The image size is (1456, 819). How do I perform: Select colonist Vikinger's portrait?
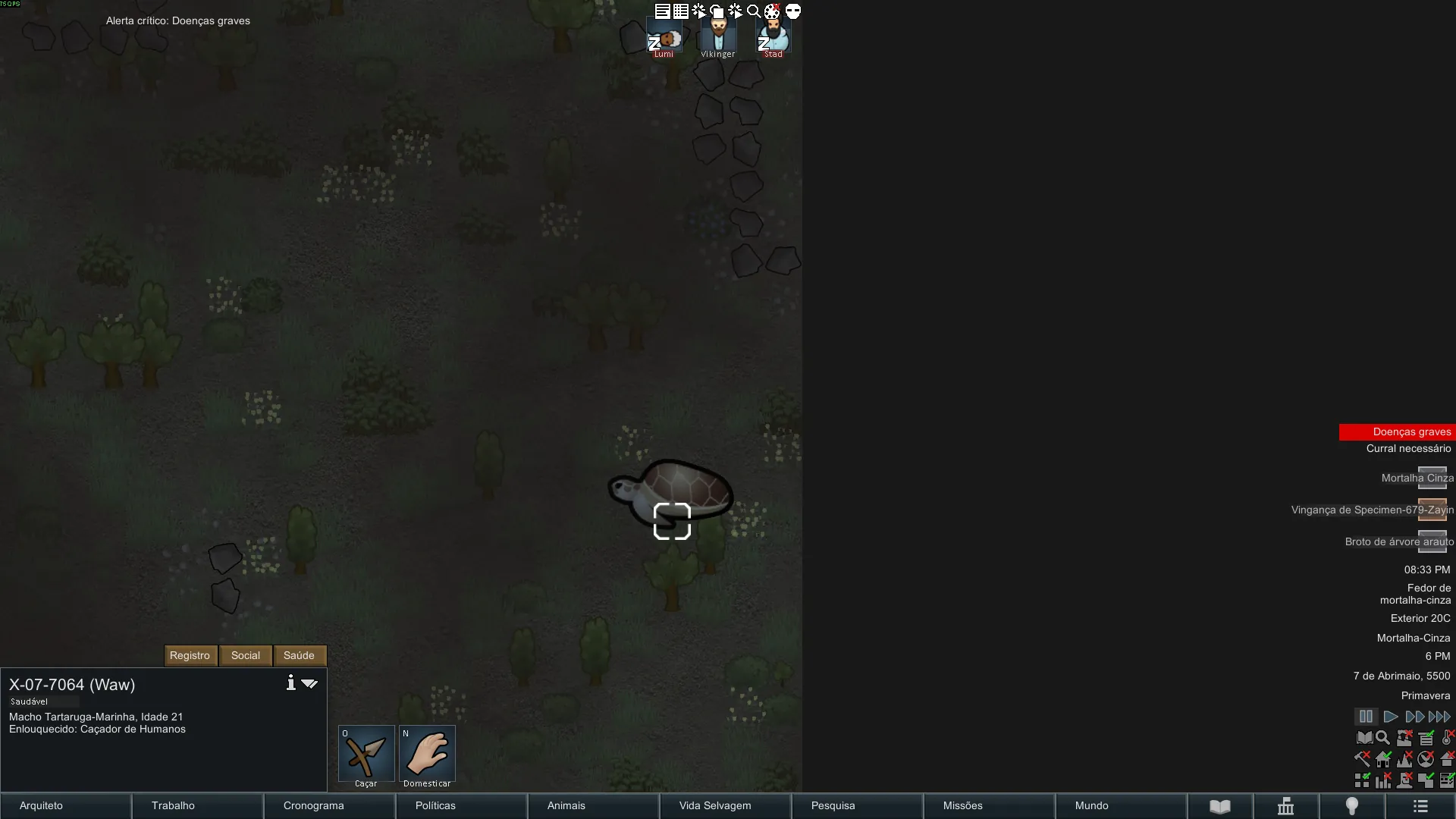[x=718, y=36]
